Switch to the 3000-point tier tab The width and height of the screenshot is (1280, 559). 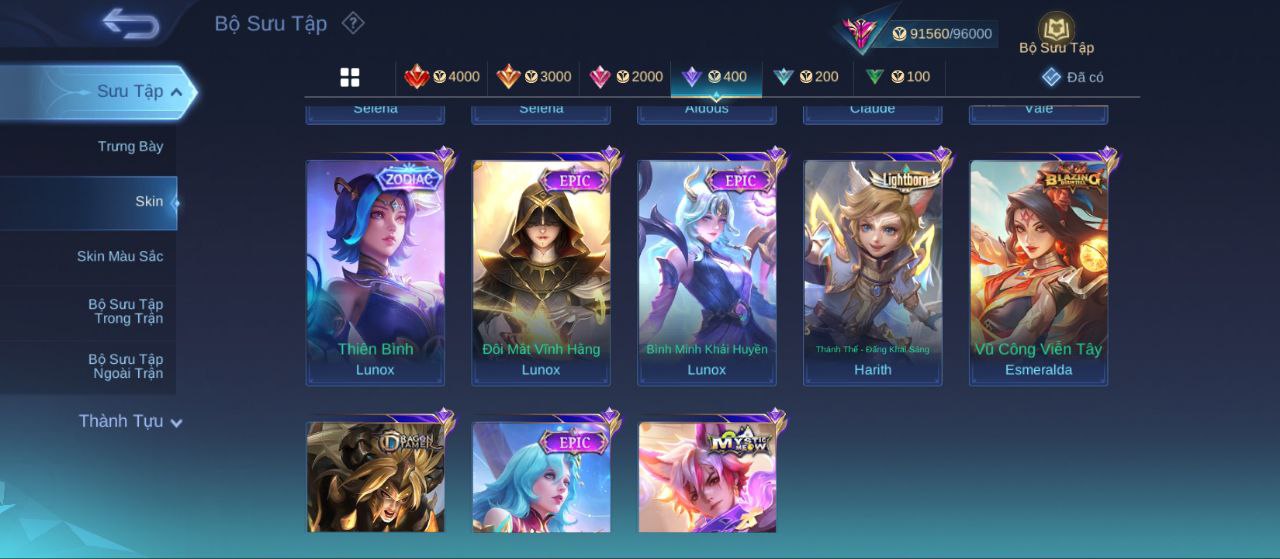pyautogui.click(x=533, y=77)
